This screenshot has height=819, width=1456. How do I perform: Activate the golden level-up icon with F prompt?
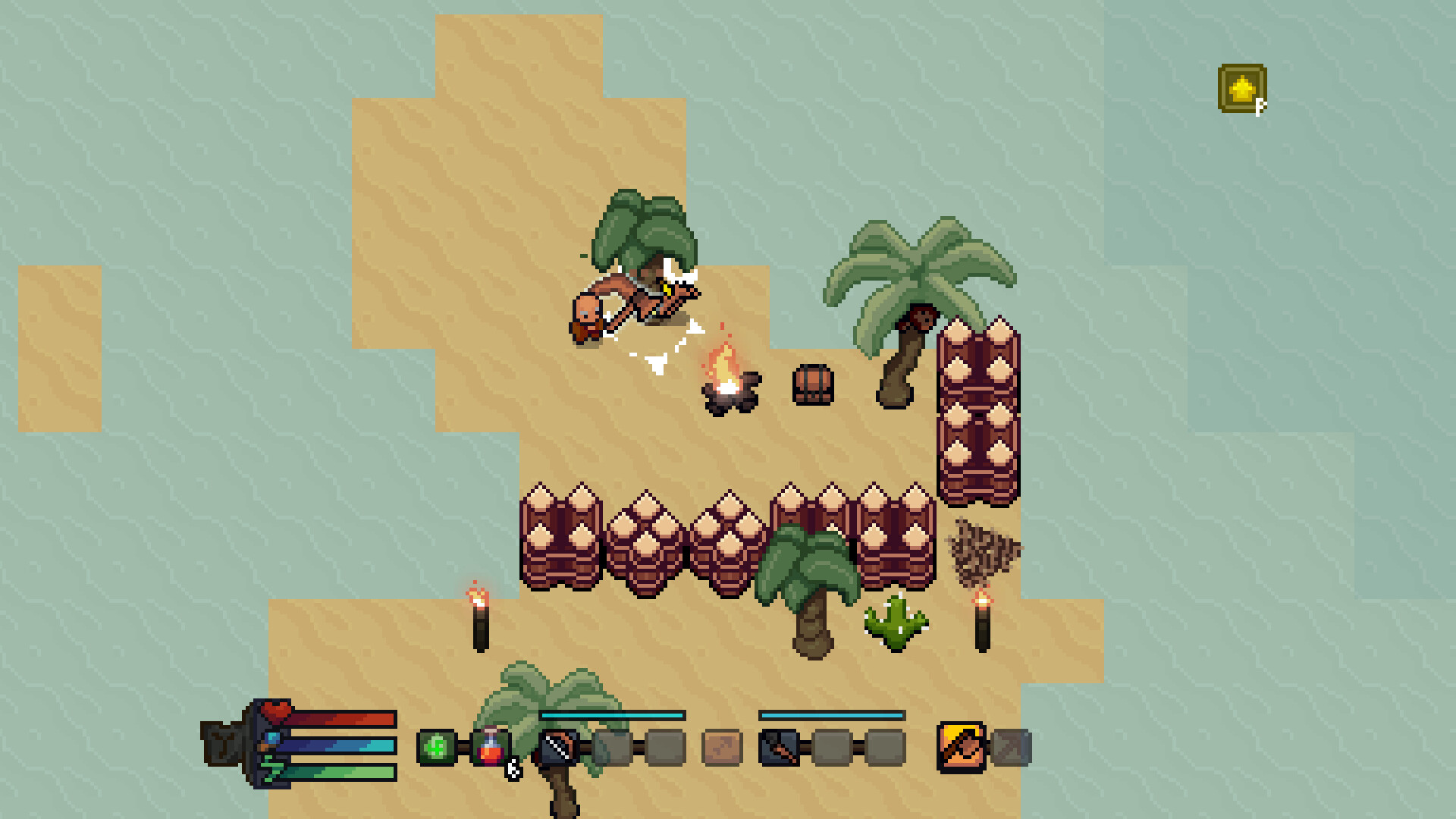pos(1241,89)
